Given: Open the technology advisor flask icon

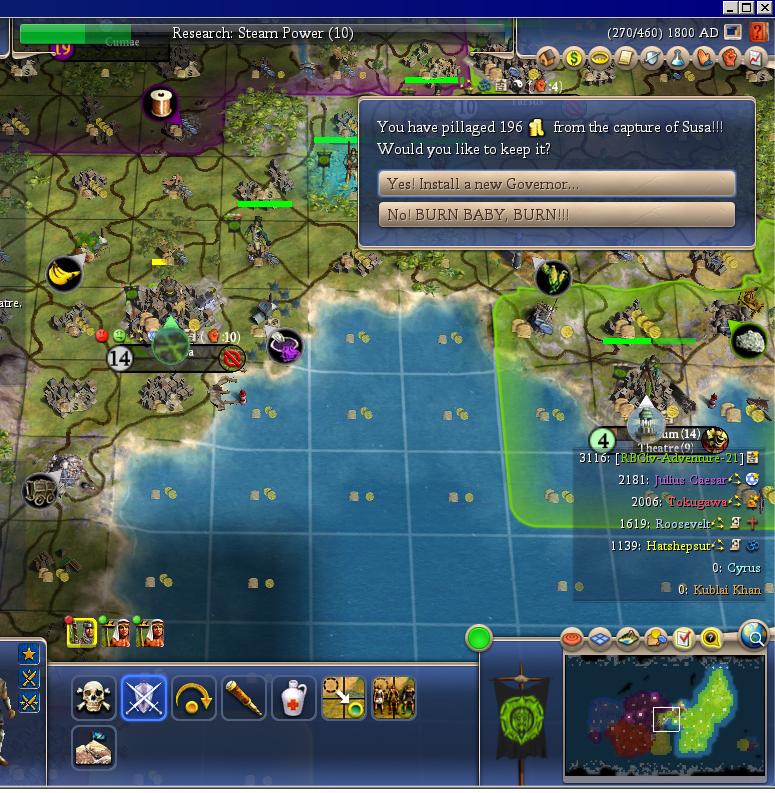Looking at the screenshot, I should [678, 58].
